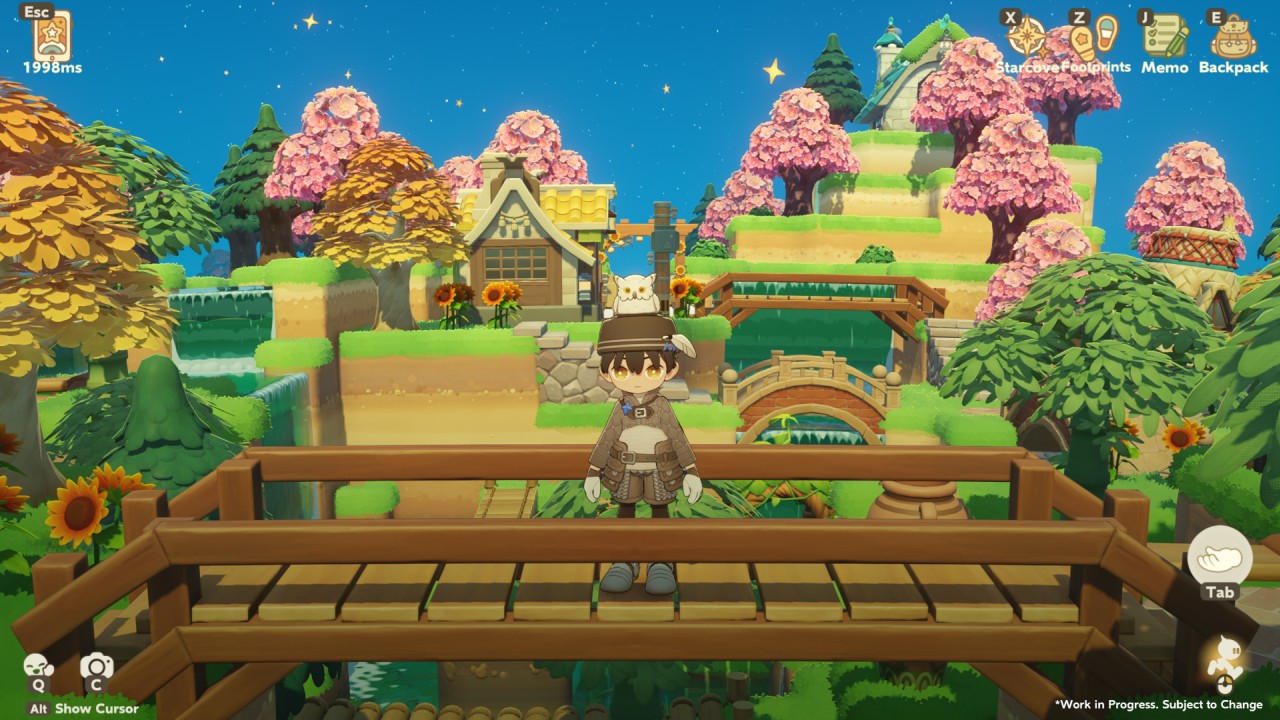
Task: Open the Memo checklist
Action: 1165,38
